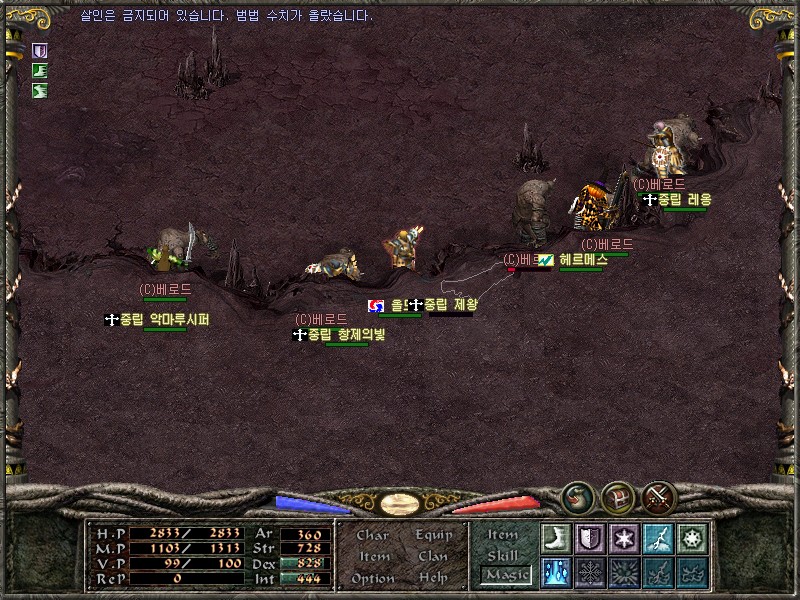
Task: Select the white six-pointed snowflake spell on purple
Action: tap(624, 538)
